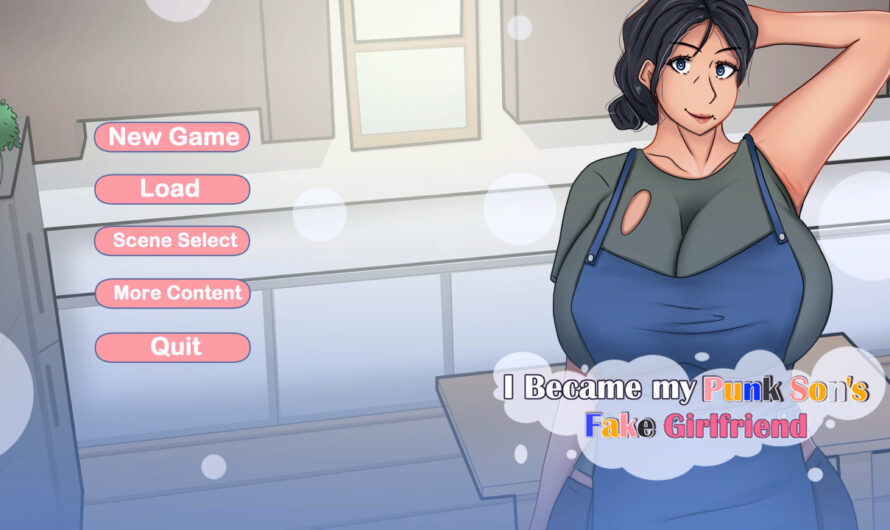Quit the game
The width and height of the screenshot is (890, 530).
[x=172, y=347]
